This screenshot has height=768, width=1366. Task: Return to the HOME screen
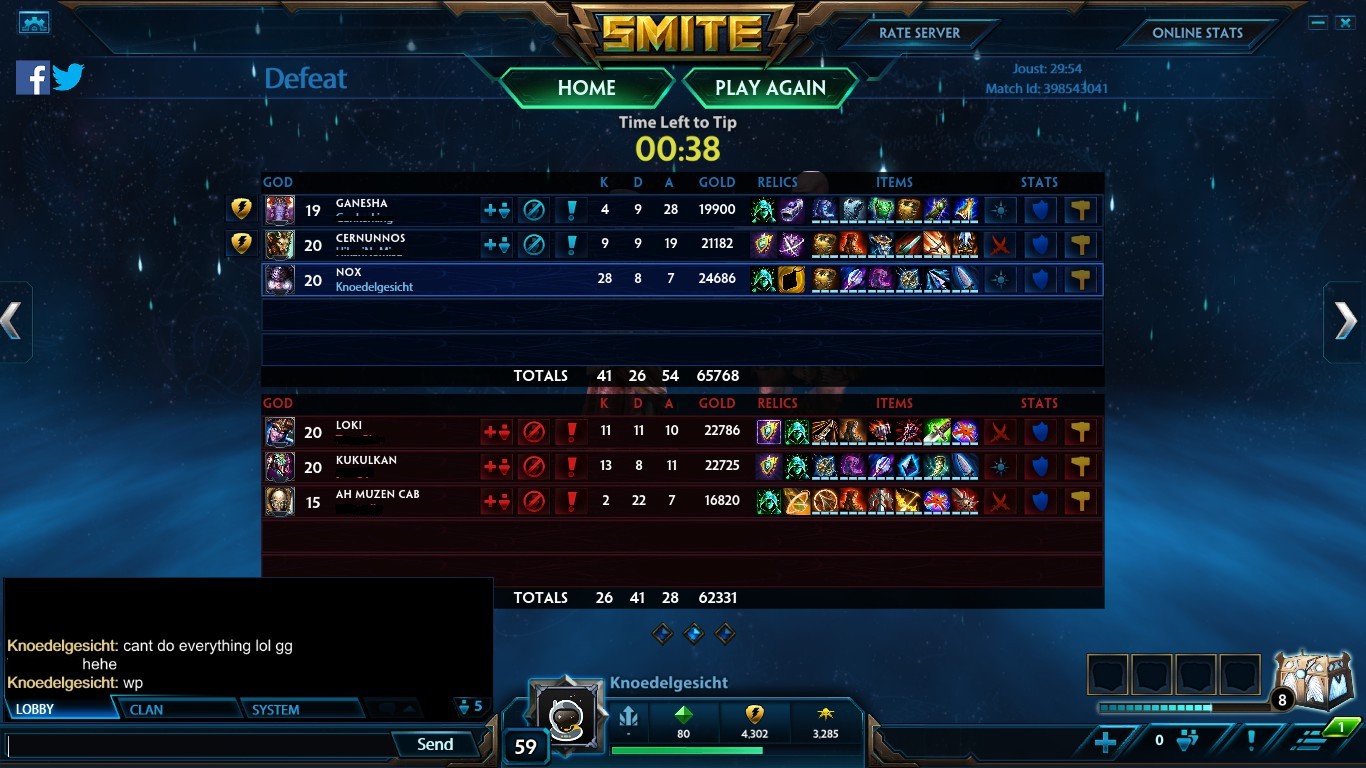[586, 88]
